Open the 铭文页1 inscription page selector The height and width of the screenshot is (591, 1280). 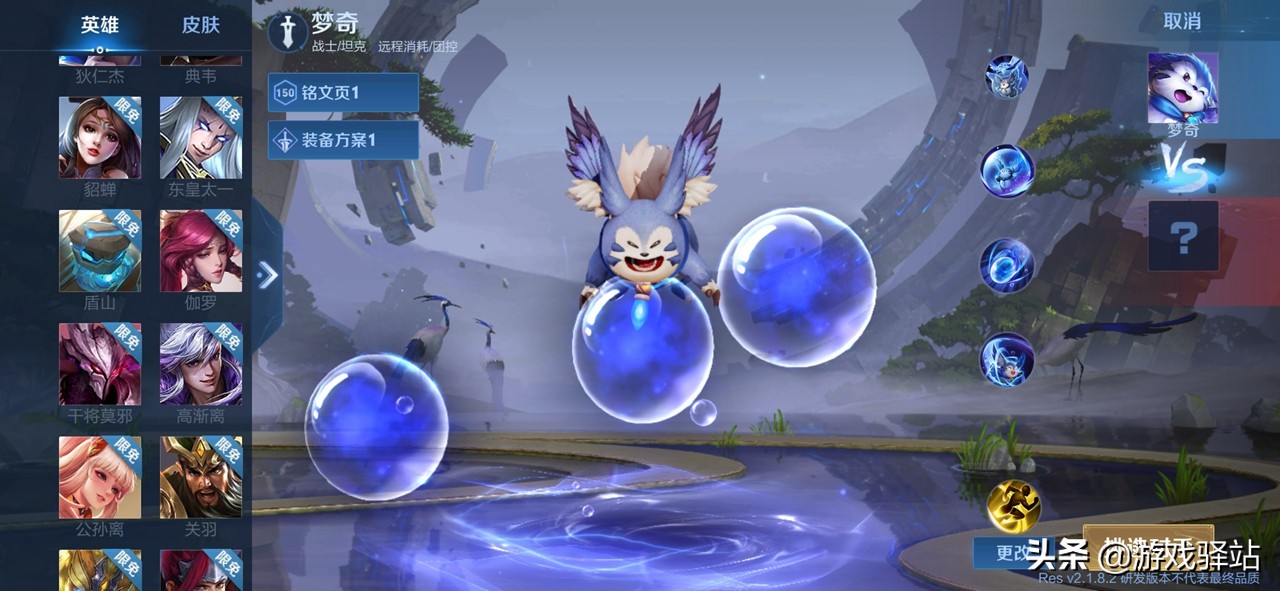343,93
